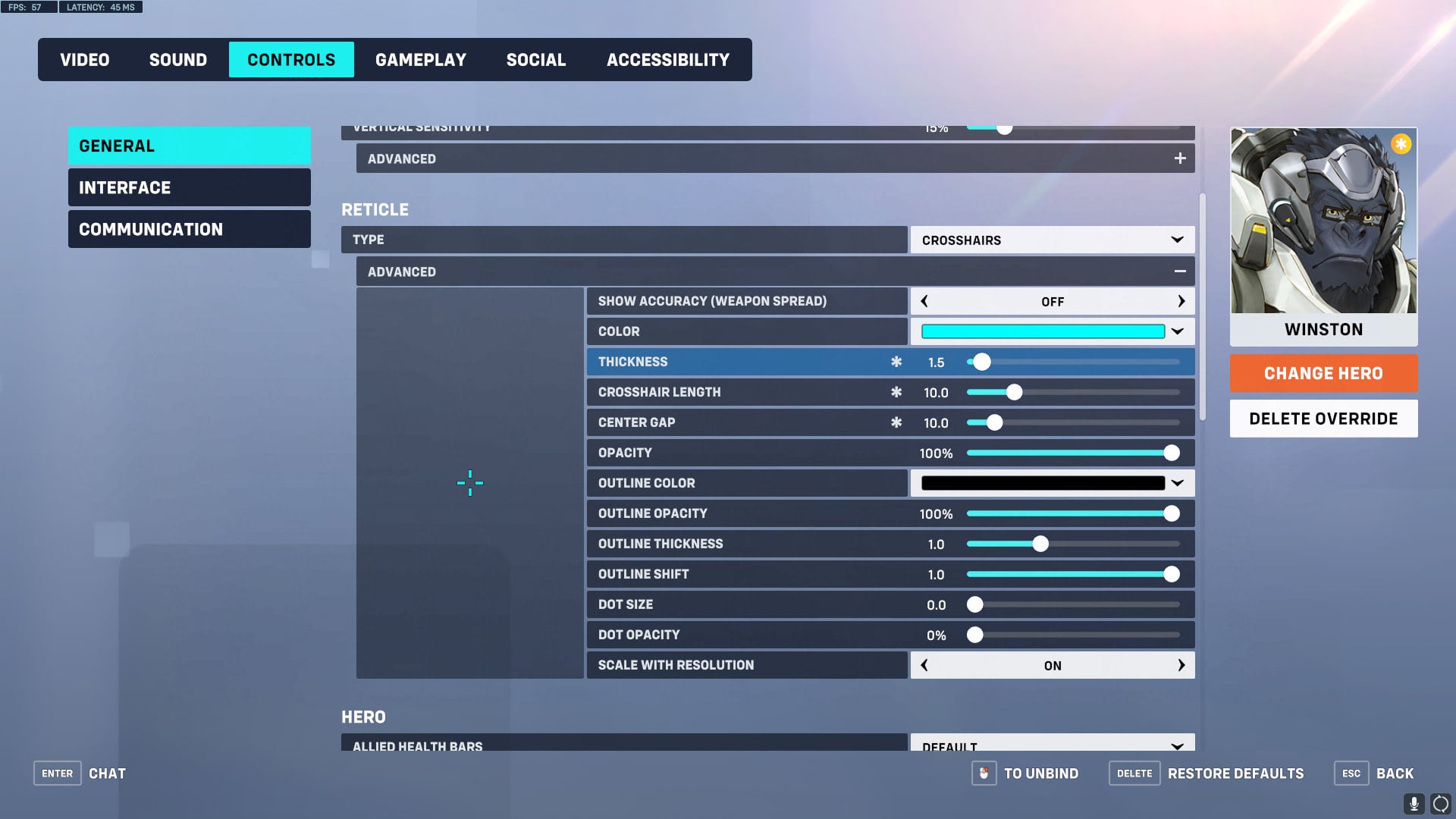Screen dimensions: 1456x819
Task: Step Show Accuracy back with the left arrow
Action: 924,301
